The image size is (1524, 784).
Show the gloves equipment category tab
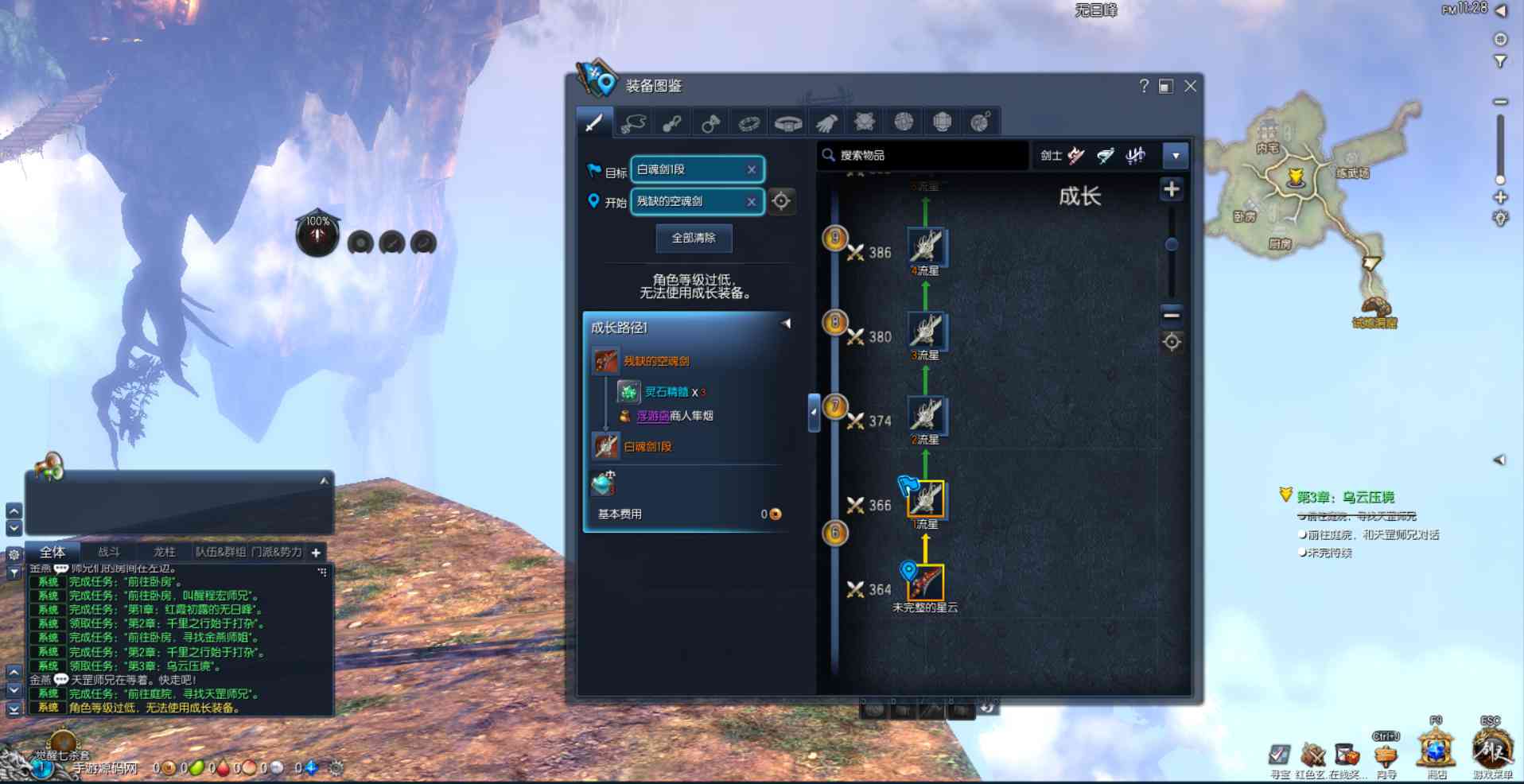pyautogui.click(x=826, y=122)
